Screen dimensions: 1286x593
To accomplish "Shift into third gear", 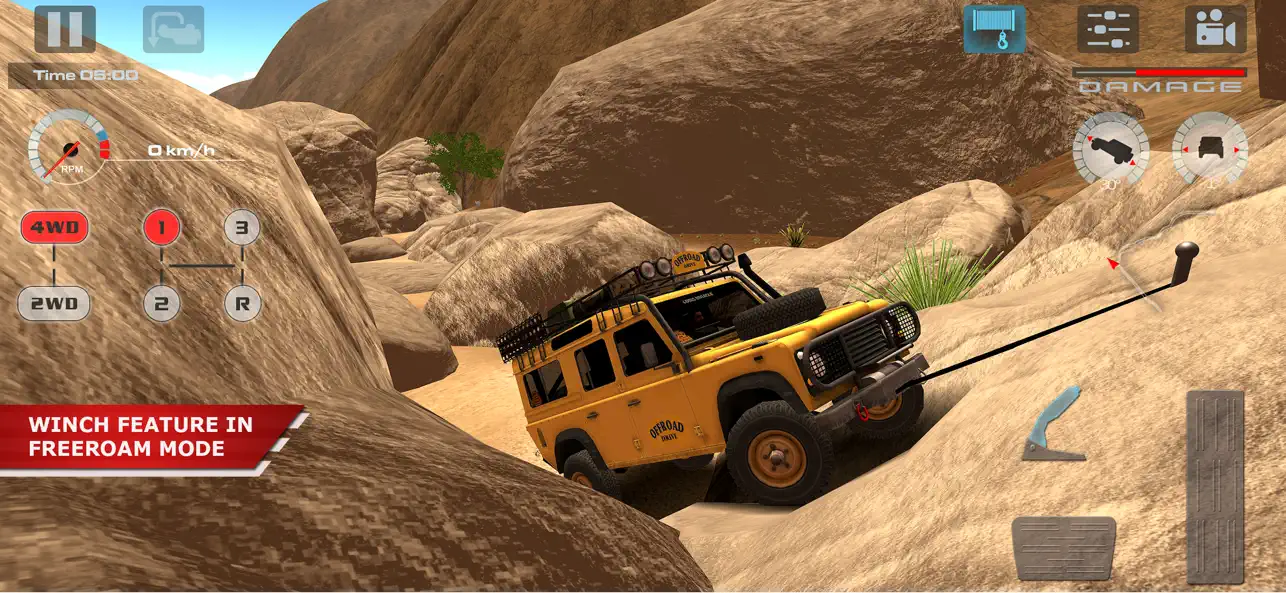I will coord(241,228).
